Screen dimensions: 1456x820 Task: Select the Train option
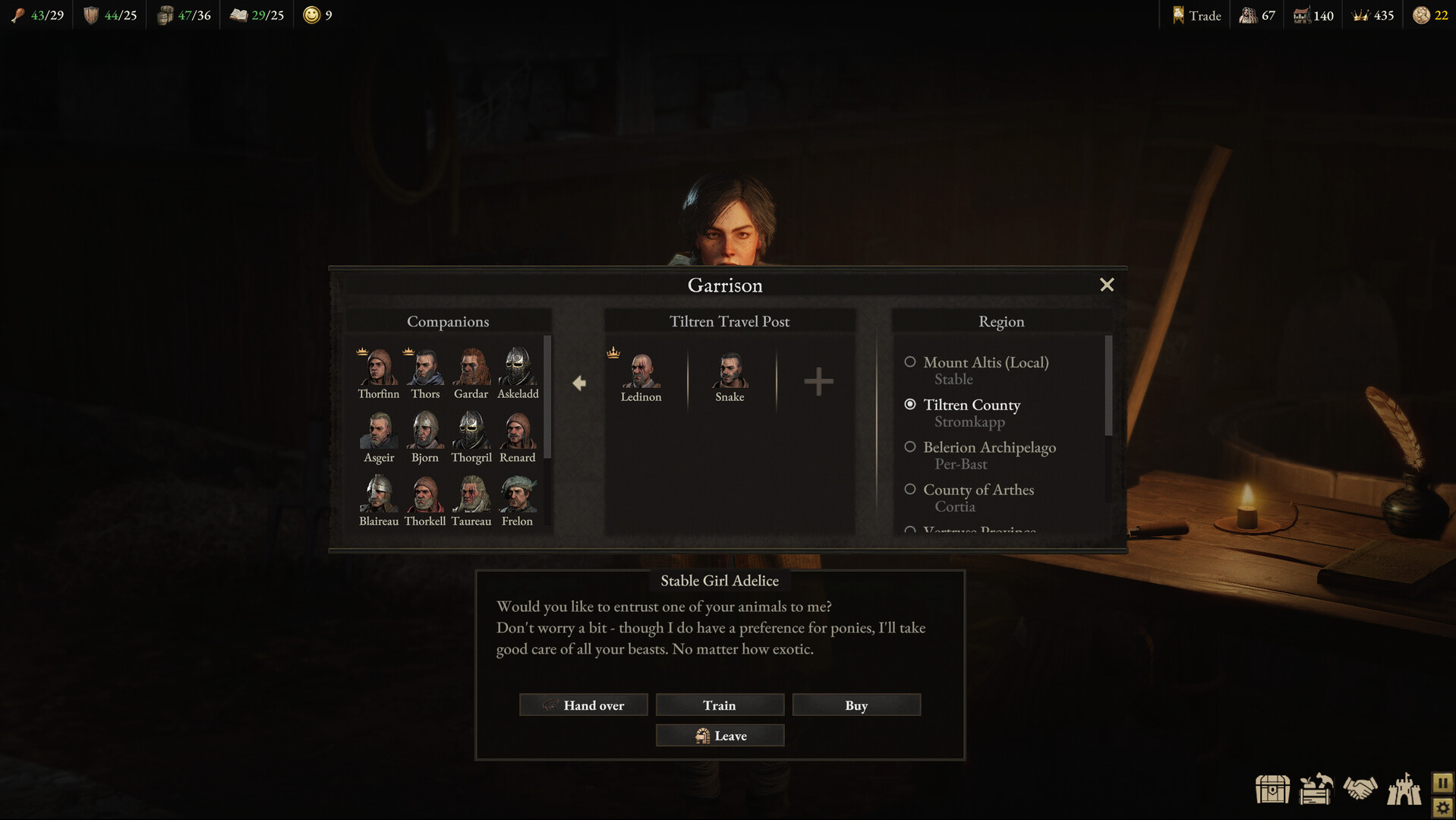(720, 705)
